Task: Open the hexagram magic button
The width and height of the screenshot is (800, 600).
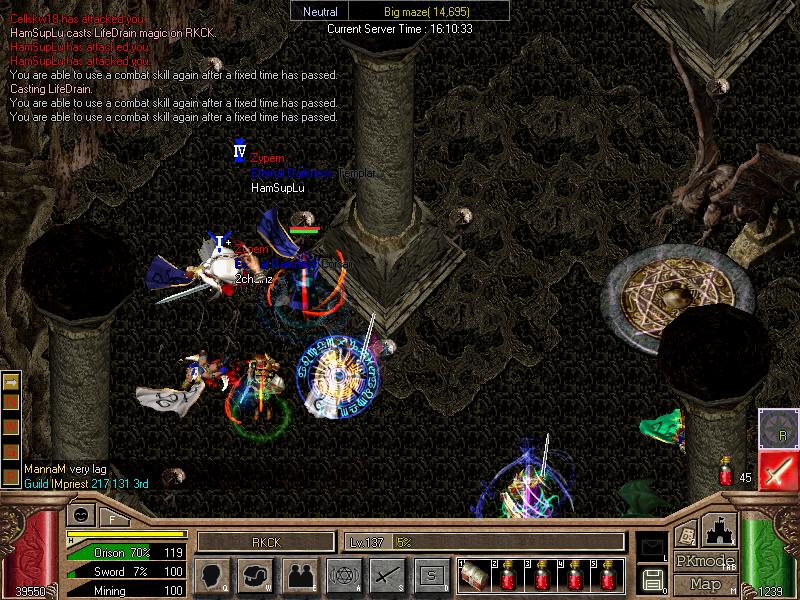Action: 342,575
